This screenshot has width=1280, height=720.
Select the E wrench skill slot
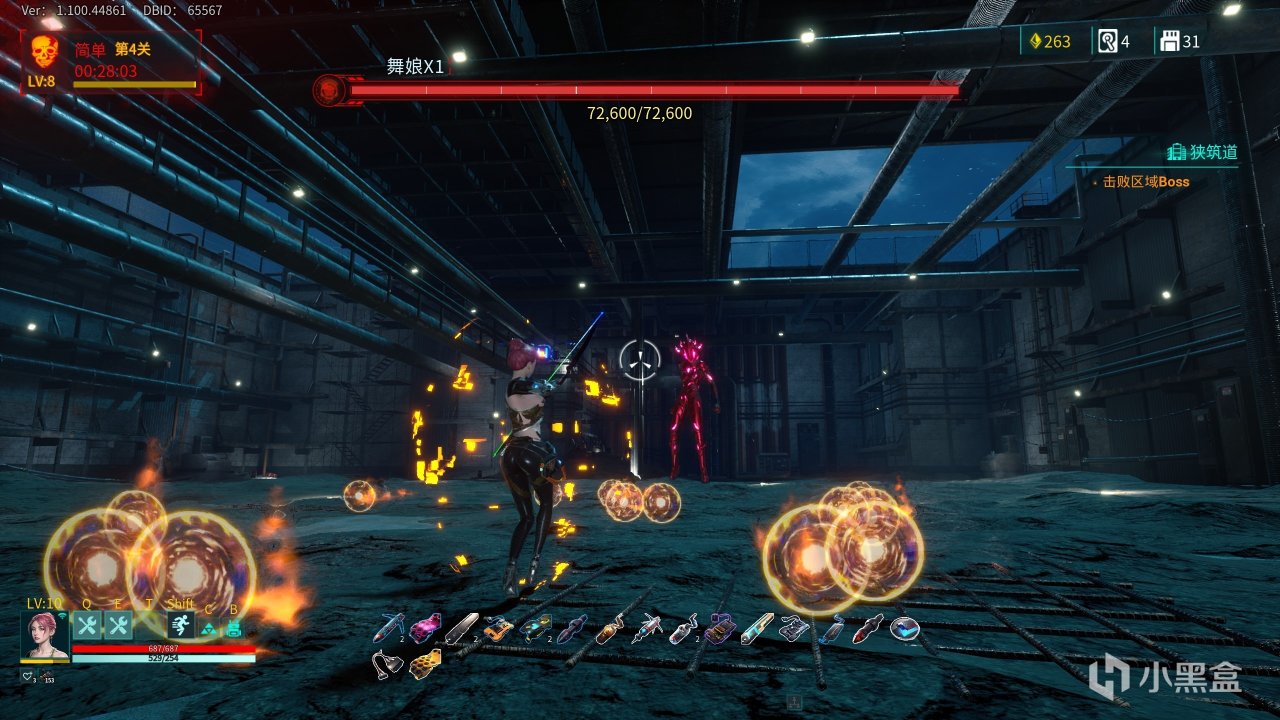[x=118, y=626]
